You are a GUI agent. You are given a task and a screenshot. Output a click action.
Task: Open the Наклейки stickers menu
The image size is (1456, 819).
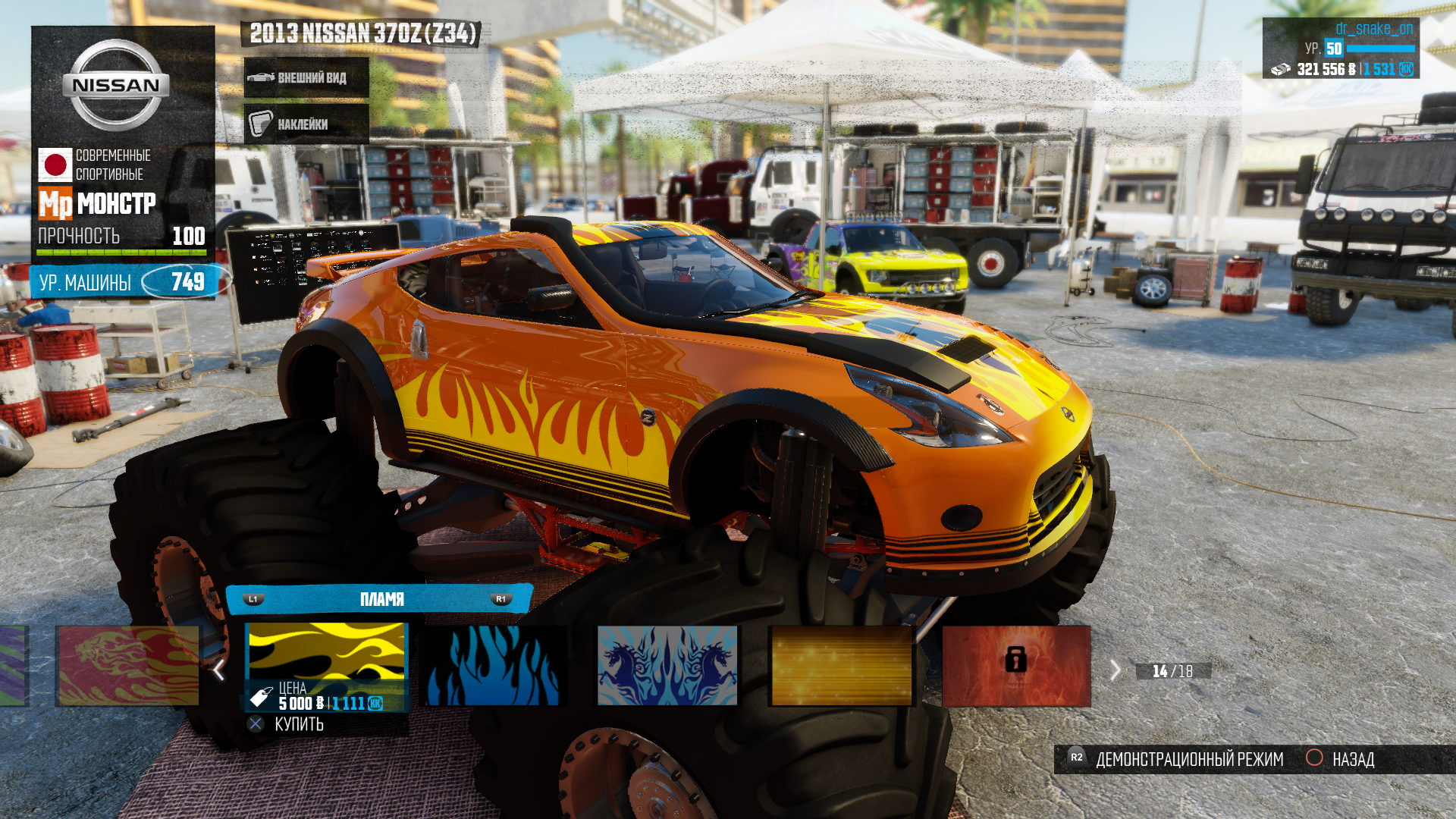(306, 124)
